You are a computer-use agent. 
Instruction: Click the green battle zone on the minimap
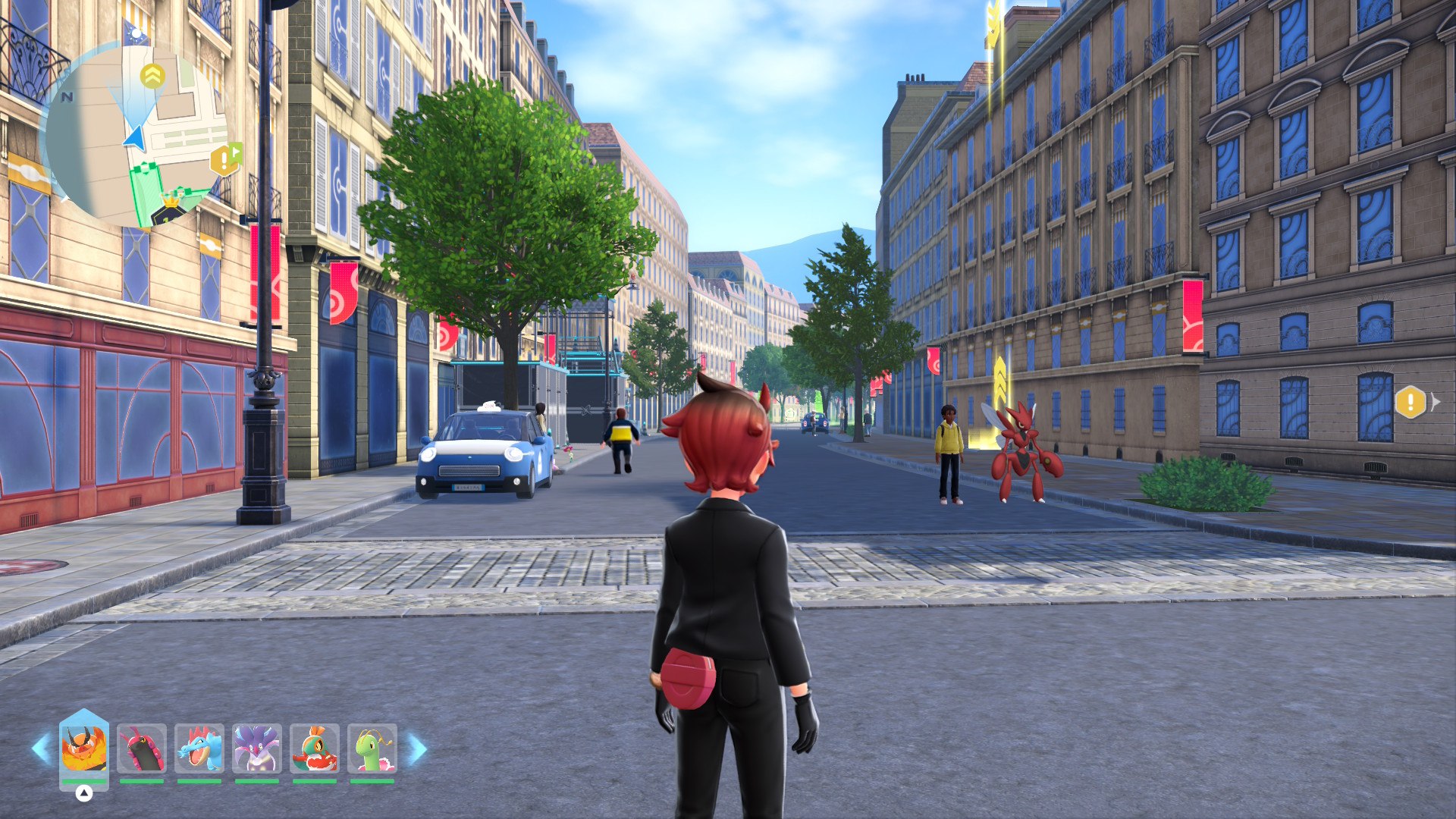146,194
